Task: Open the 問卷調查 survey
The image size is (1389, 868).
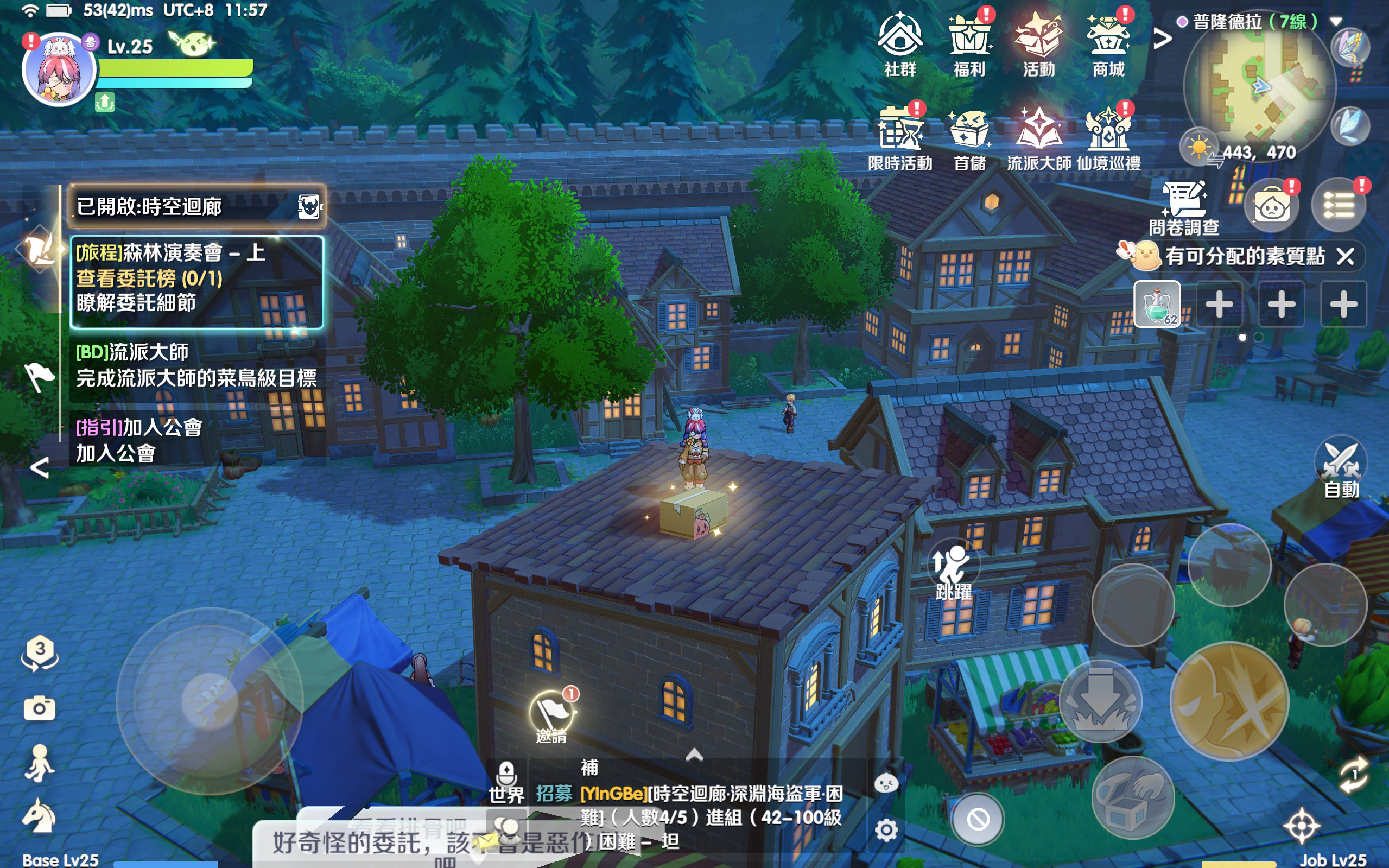Action: click(x=1184, y=208)
